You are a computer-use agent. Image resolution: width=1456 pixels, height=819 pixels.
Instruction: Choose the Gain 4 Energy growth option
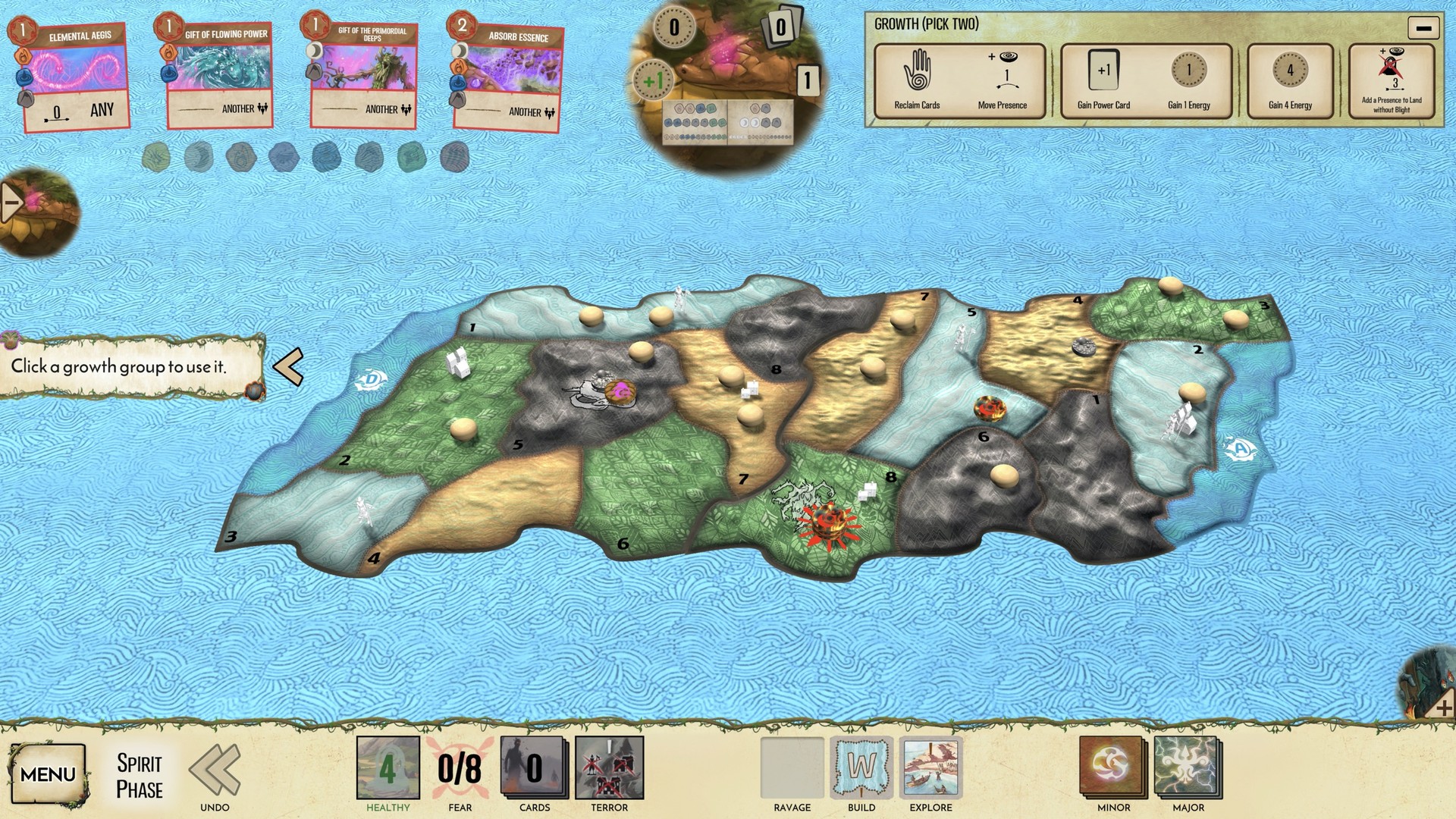[x=1289, y=72]
